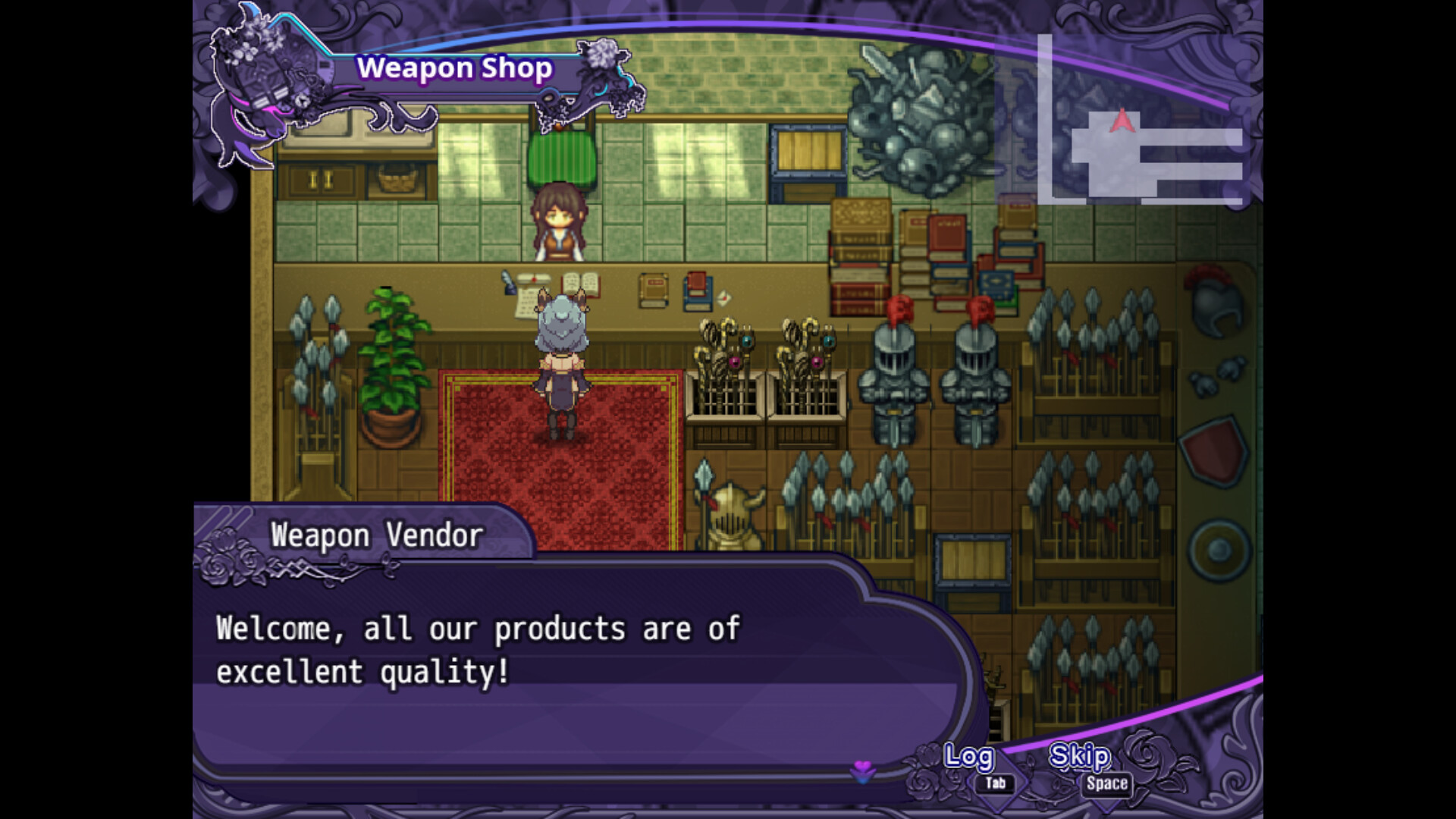Select the Tab key label under Log
This screenshot has height=819, width=1456.
click(x=994, y=783)
